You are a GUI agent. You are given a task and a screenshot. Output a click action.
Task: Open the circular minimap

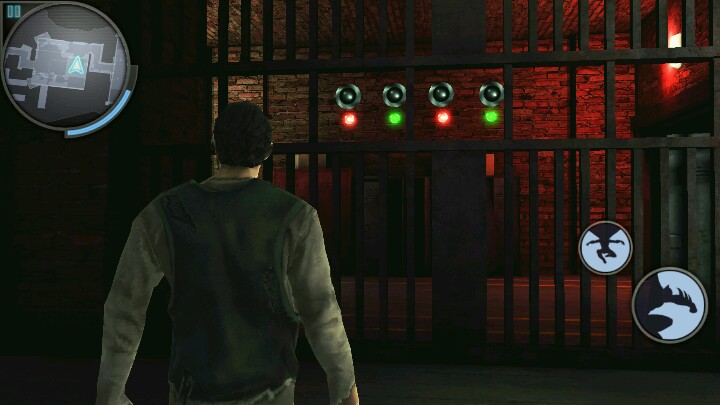coord(66,68)
